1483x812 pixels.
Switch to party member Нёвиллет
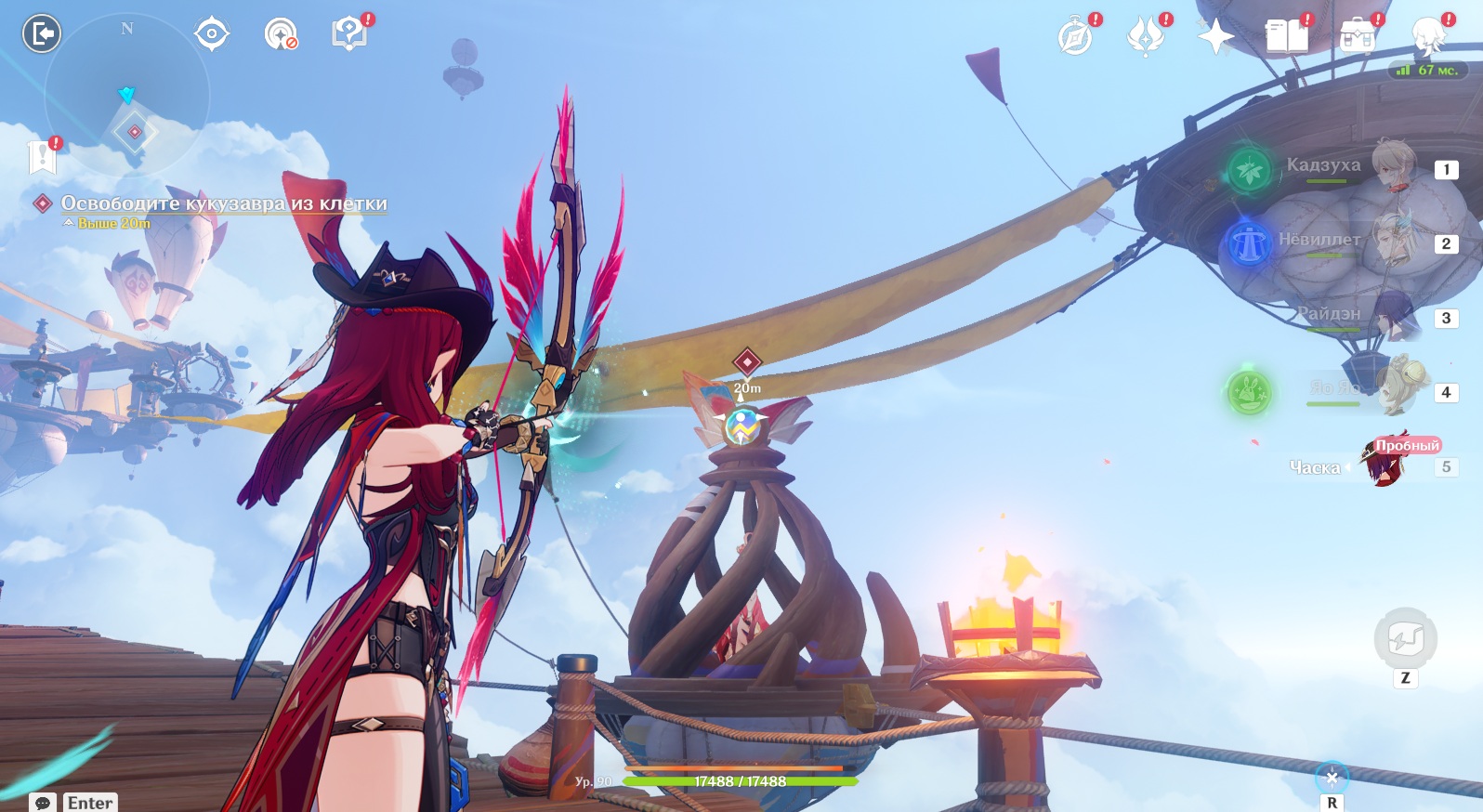[x=1393, y=242]
